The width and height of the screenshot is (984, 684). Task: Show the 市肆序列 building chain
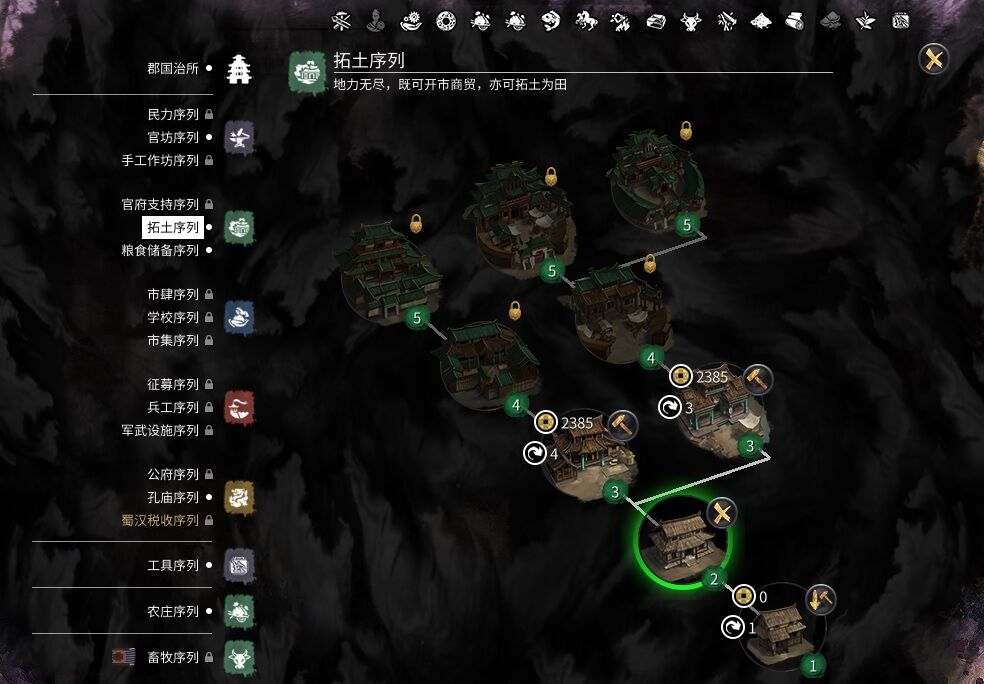173,294
